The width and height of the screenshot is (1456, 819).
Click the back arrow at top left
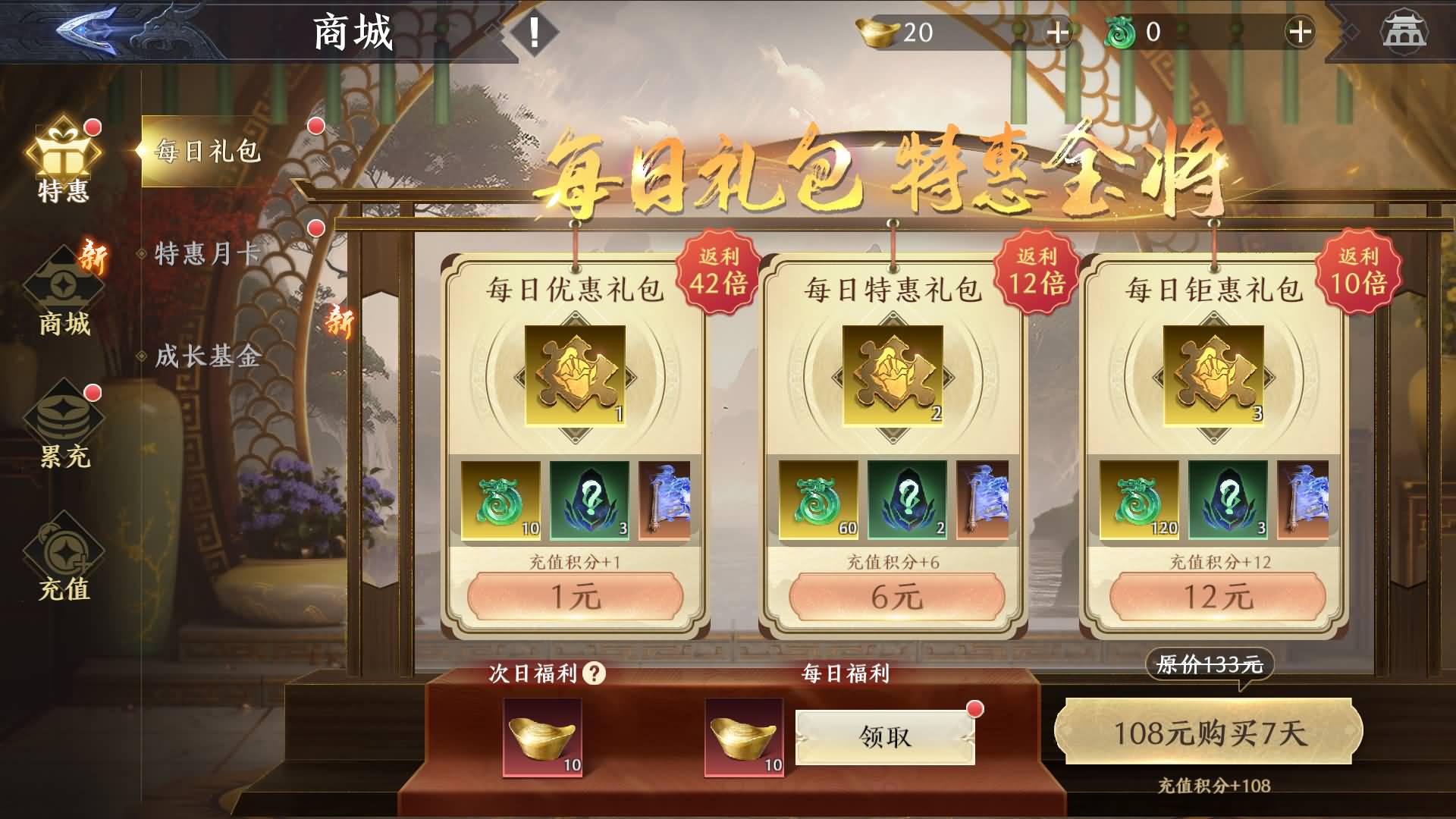[x=86, y=30]
